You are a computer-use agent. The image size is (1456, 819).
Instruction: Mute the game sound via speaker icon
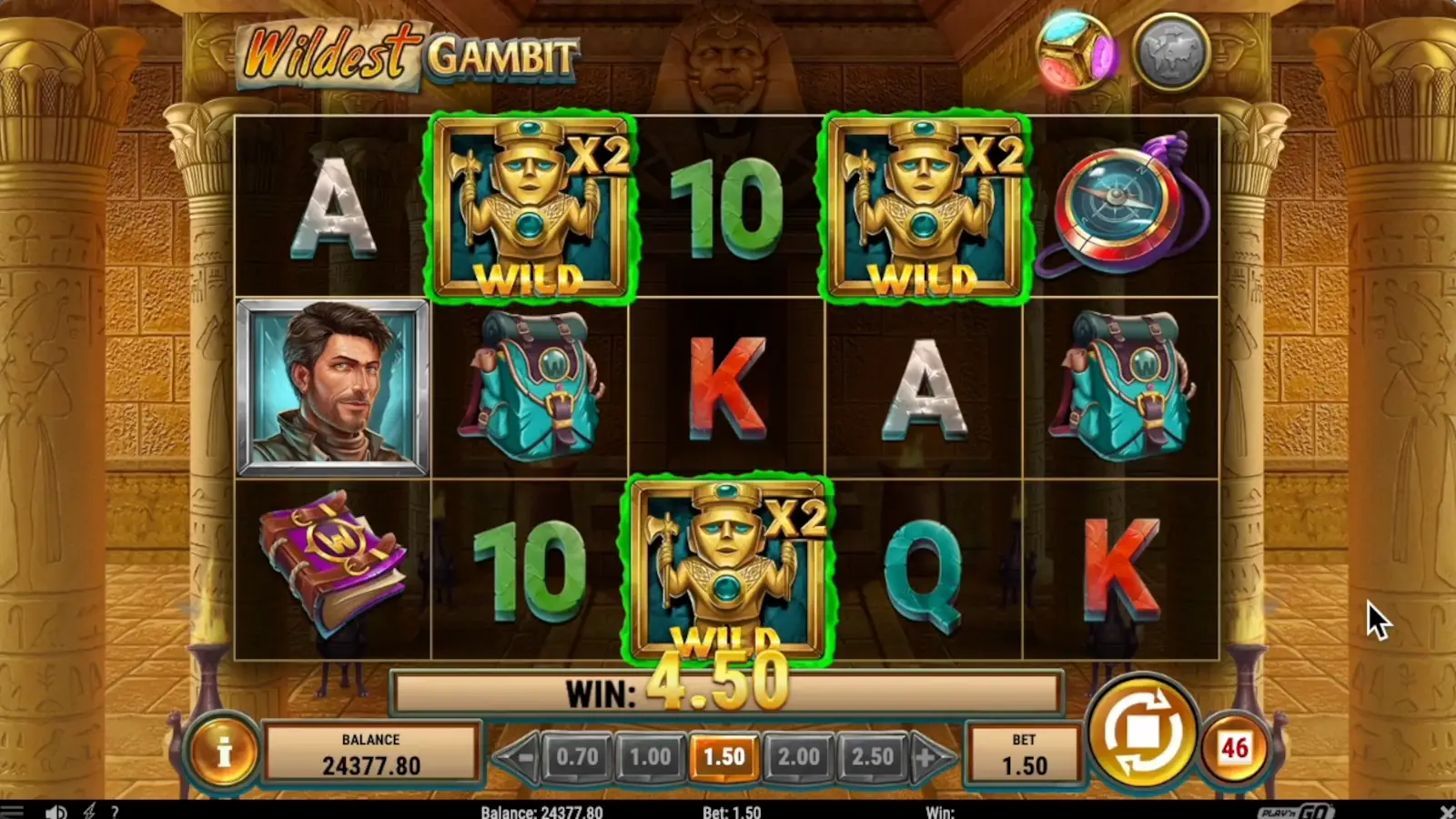pos(56,810)
